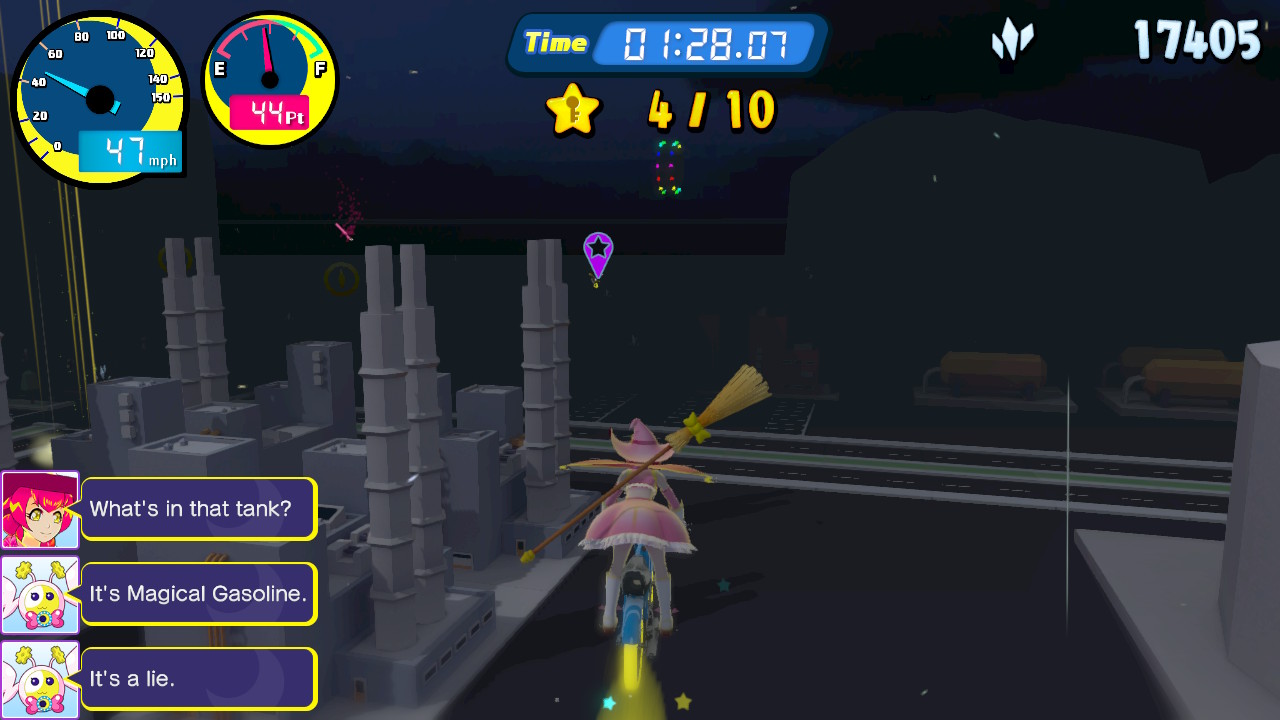Select the golden star key objective icon
Image resolution: width=1280 pixels, height=720 pixels.
pyautogui.click(x=573, y=109)
